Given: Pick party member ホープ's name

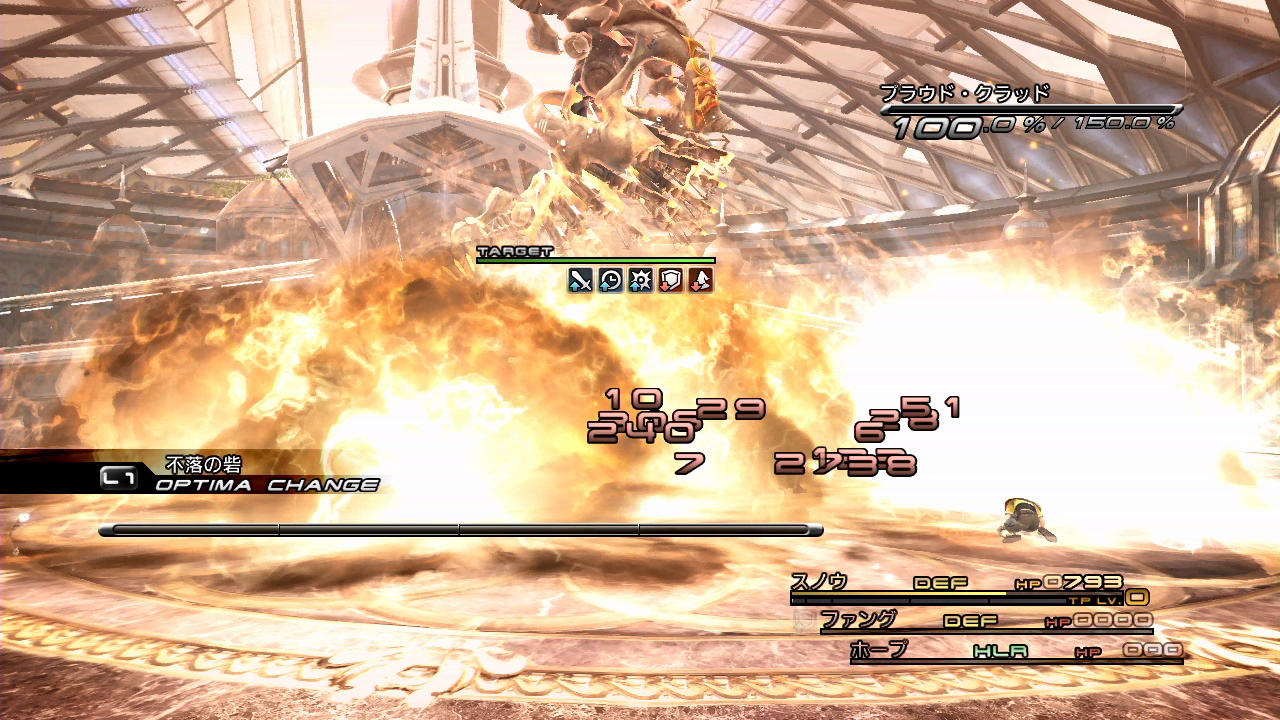Looking at the screenshot, I should click(879, 650).
